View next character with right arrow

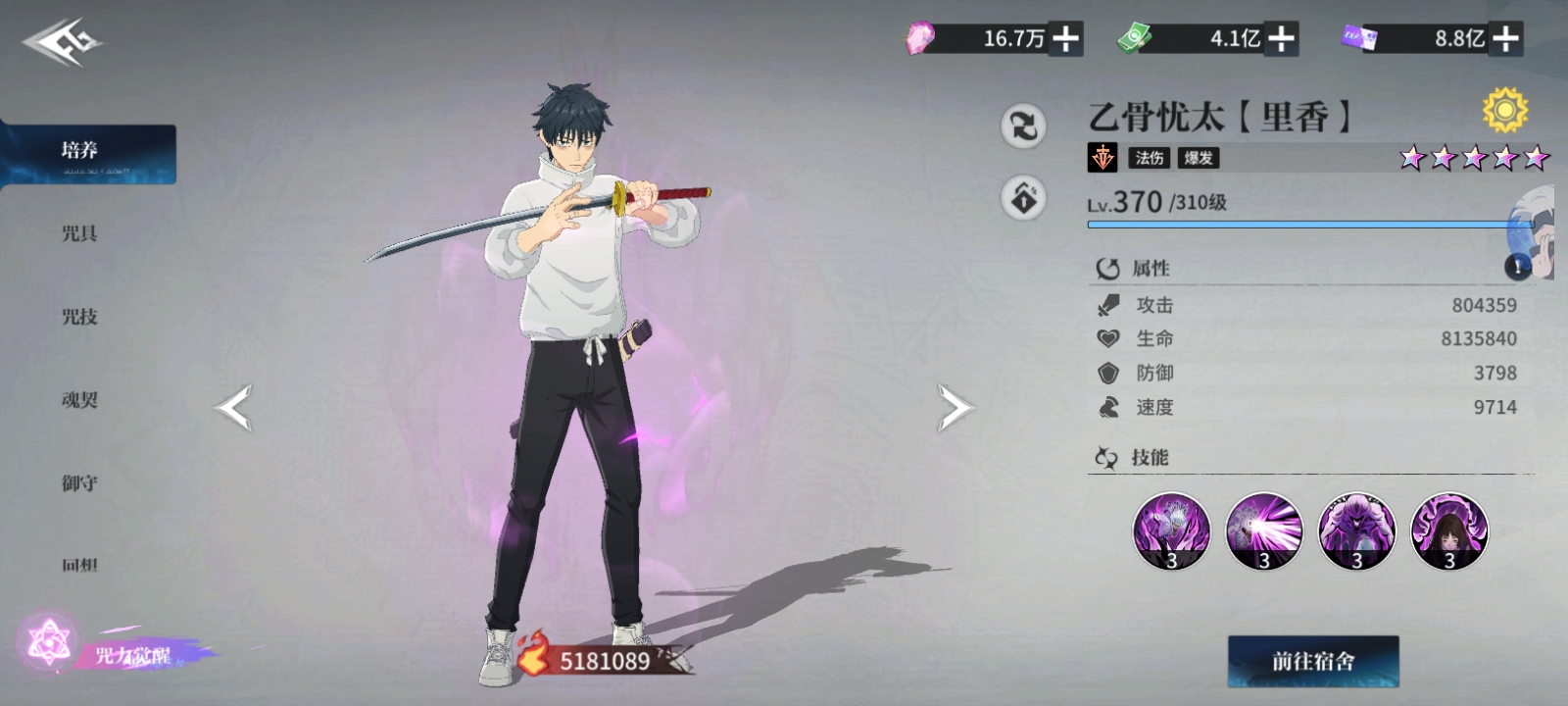coord(955,408)
